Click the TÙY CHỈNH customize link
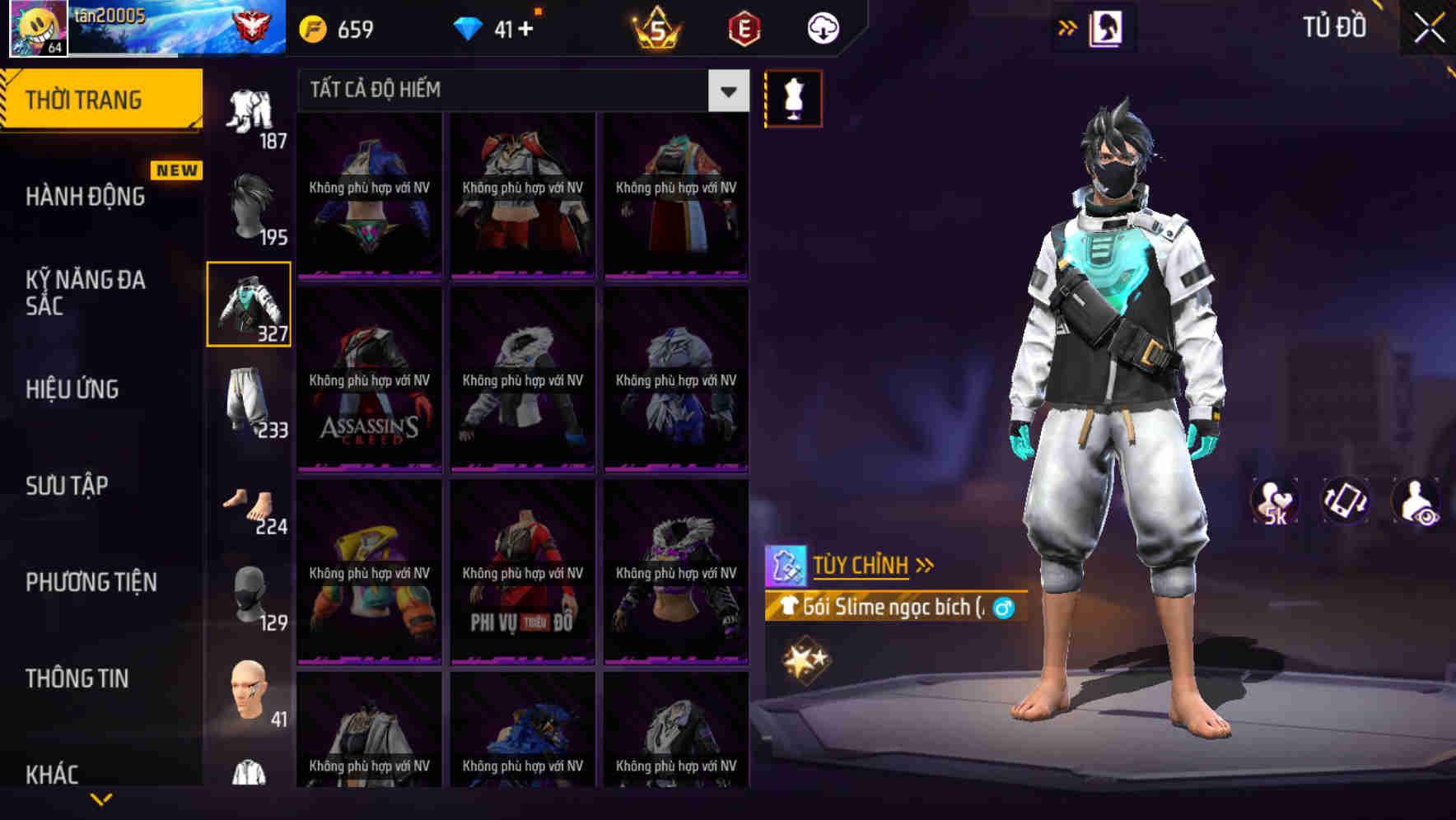1456x820 pixels. point(861,565)
